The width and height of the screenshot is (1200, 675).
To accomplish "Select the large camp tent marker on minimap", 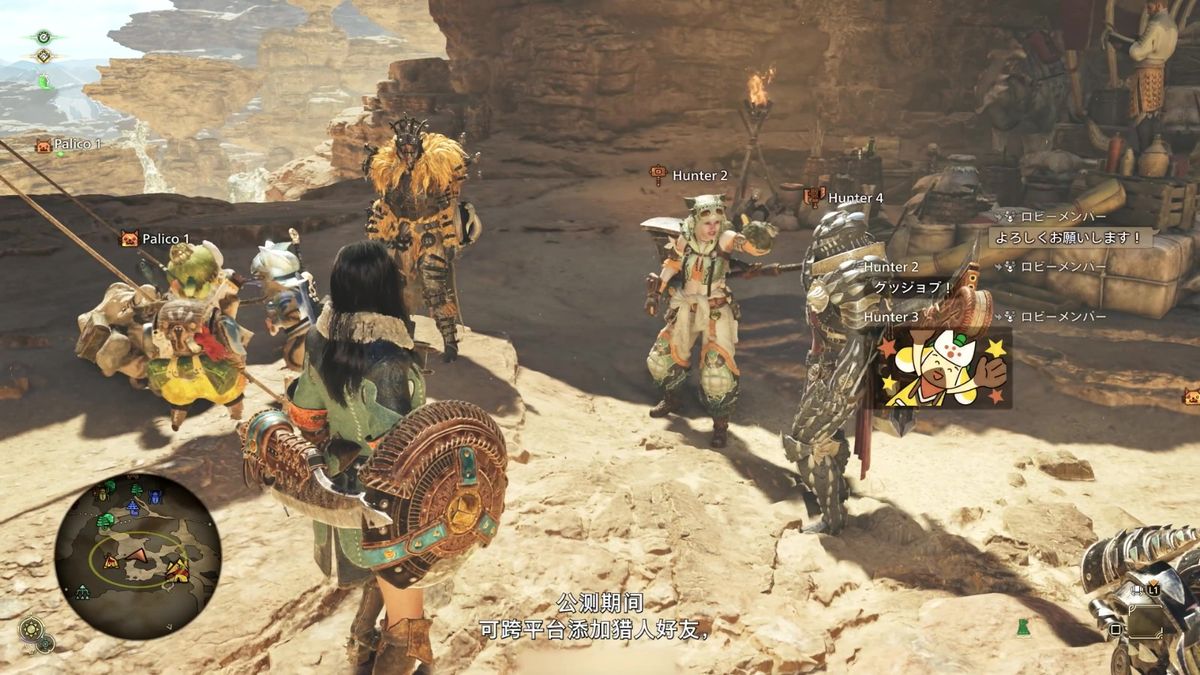I will tap(178, 570).
